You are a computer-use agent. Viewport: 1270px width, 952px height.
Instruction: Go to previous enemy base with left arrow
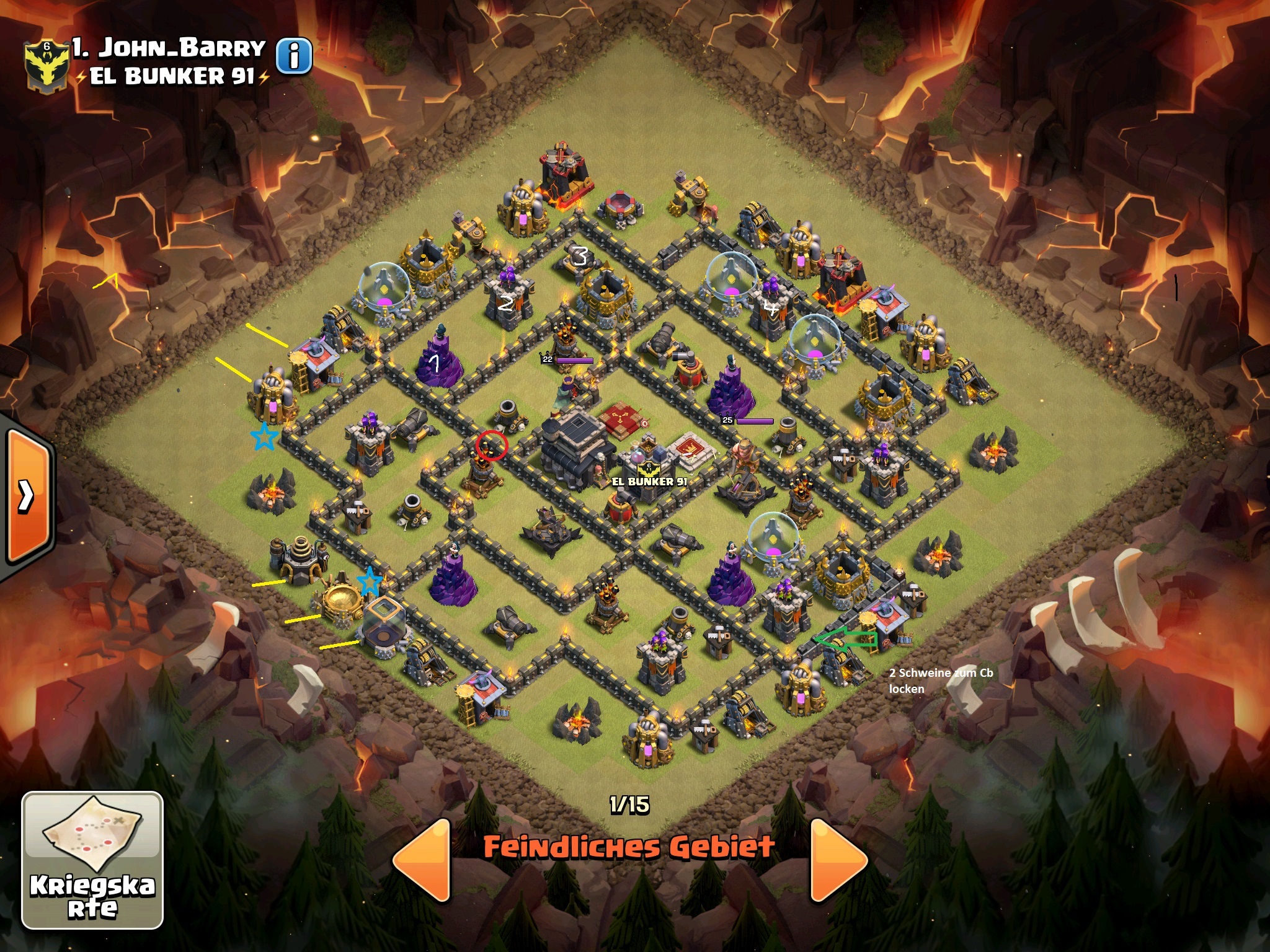(x=423, y=860)
